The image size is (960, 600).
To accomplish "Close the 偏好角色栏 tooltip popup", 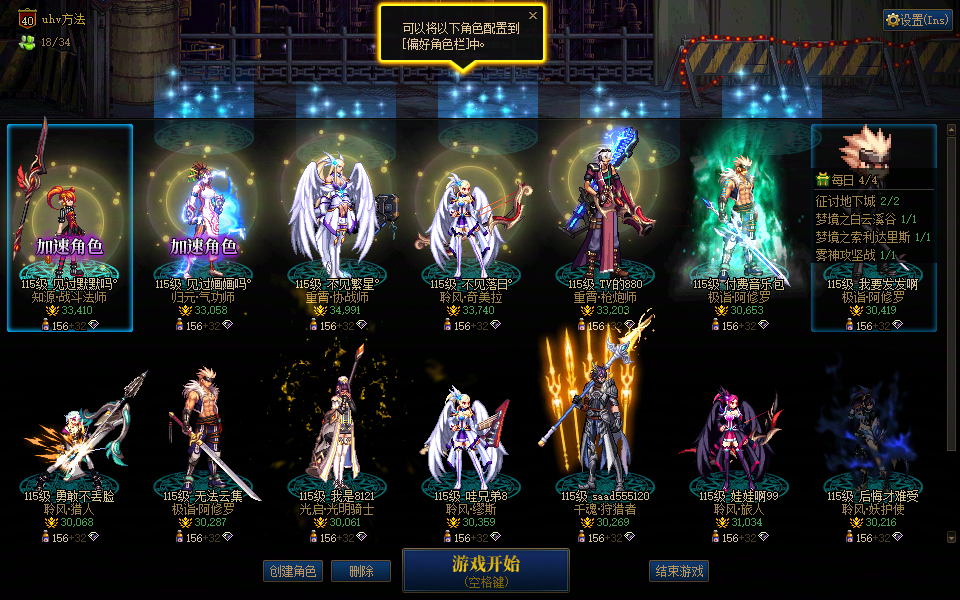I will pos(533,16).
